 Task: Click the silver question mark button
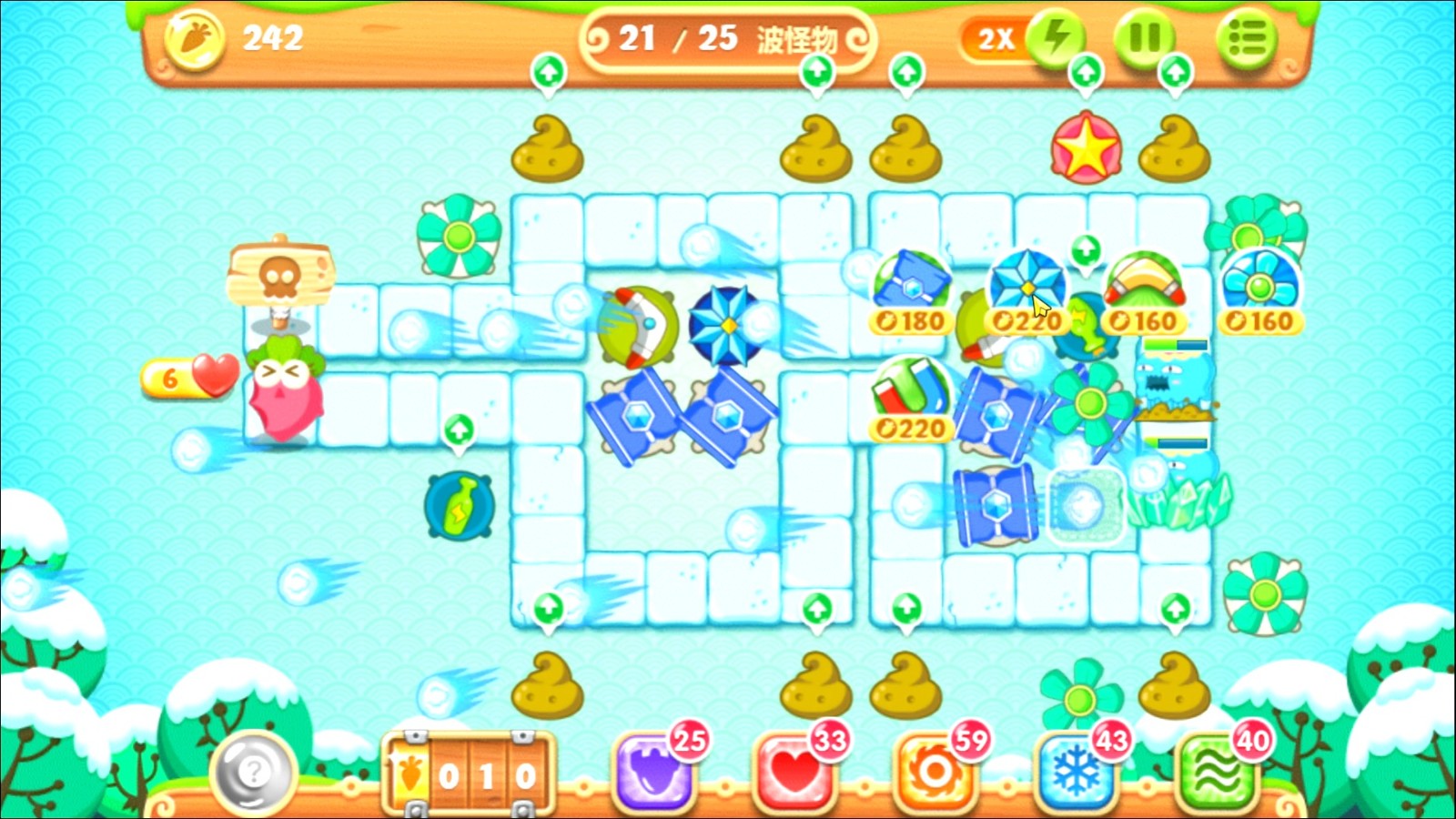[x=254, y=773]
